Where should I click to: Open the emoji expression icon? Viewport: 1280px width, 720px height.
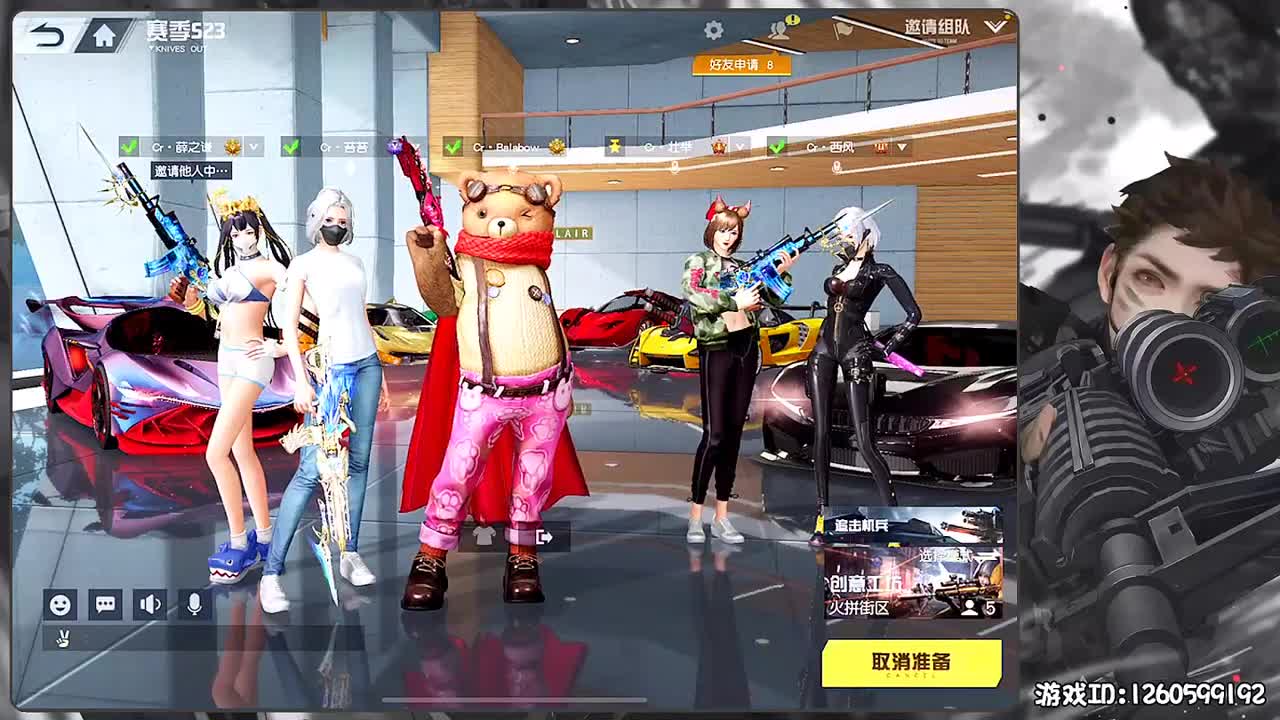tap(62, 604)
